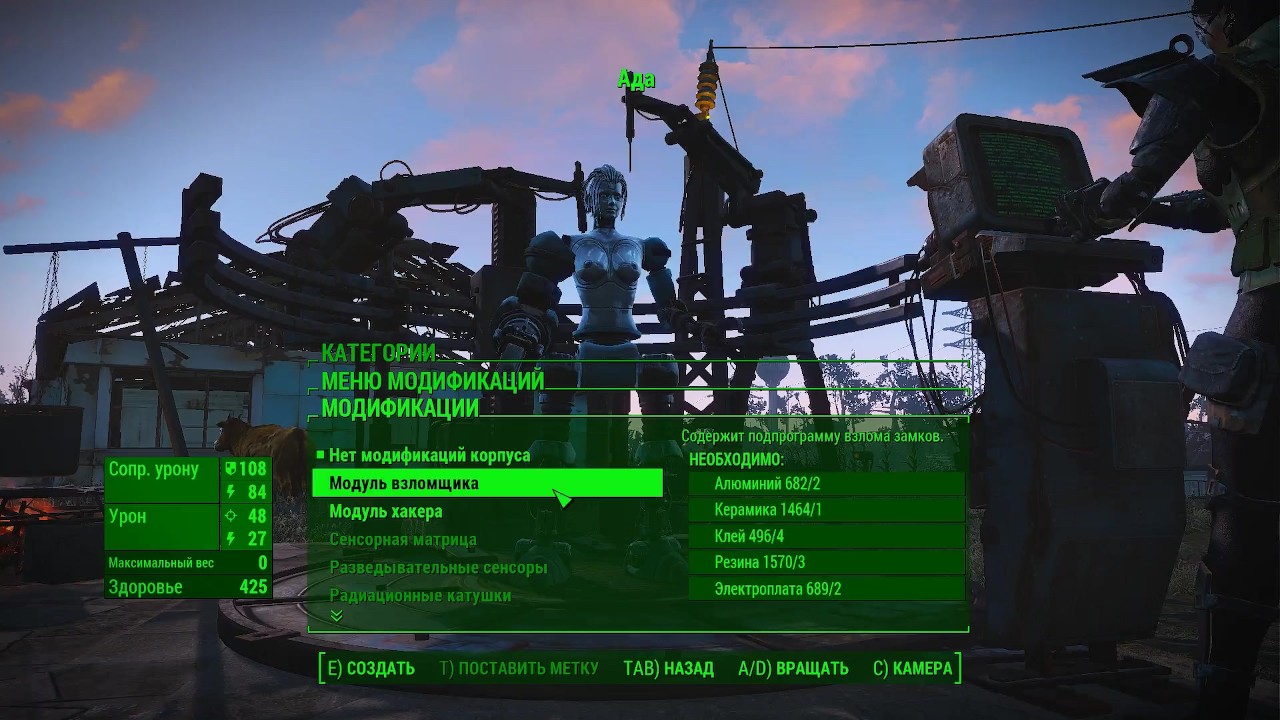Select the Модуль взломщика modification
1280x720 pixels.
coord(487,483)
